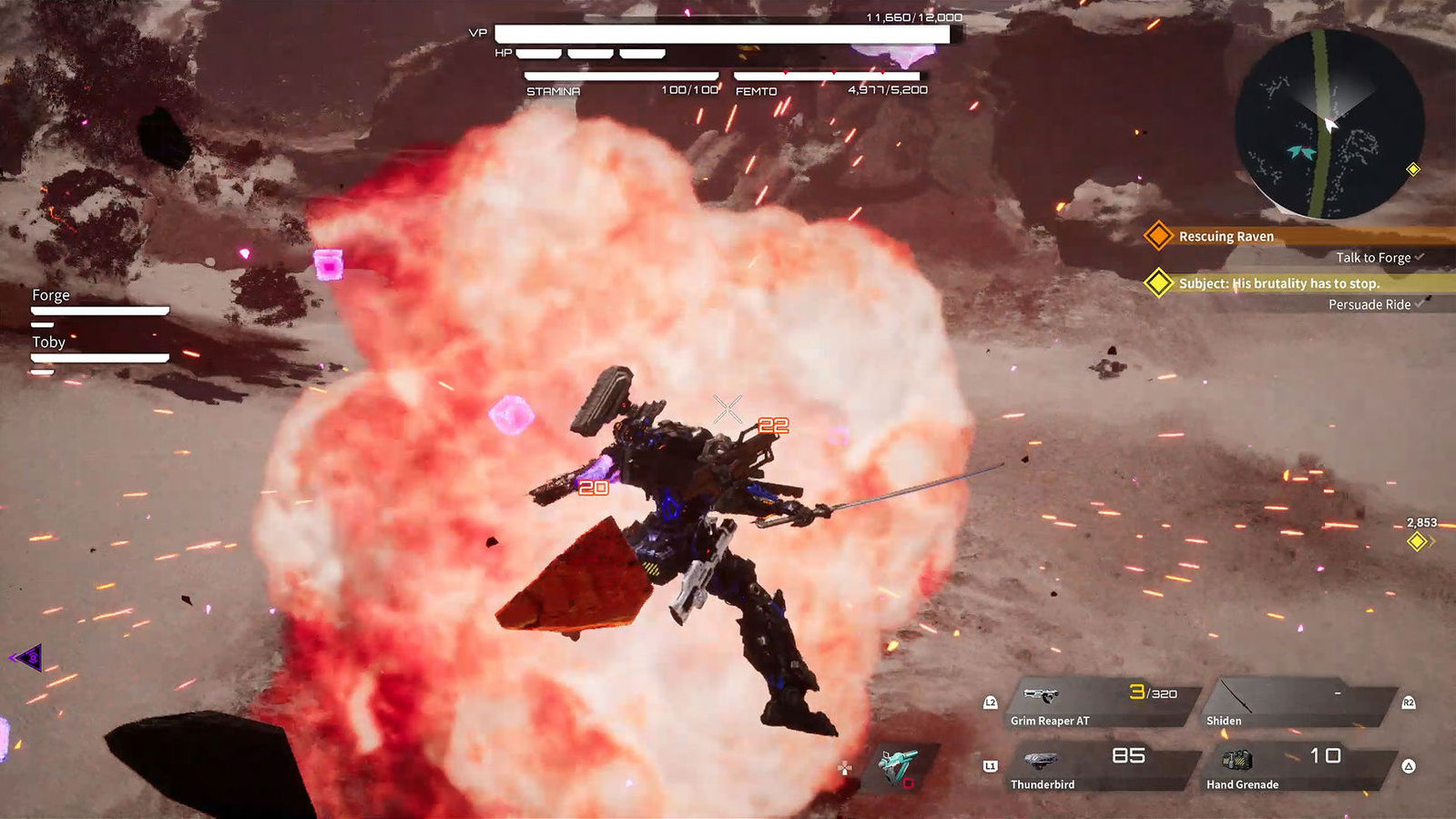Image resolution: width=1456 pixels, height=819 pixels.
Task: Click the yellow diamond waypoint distance marker
Action: [1417, 541]
